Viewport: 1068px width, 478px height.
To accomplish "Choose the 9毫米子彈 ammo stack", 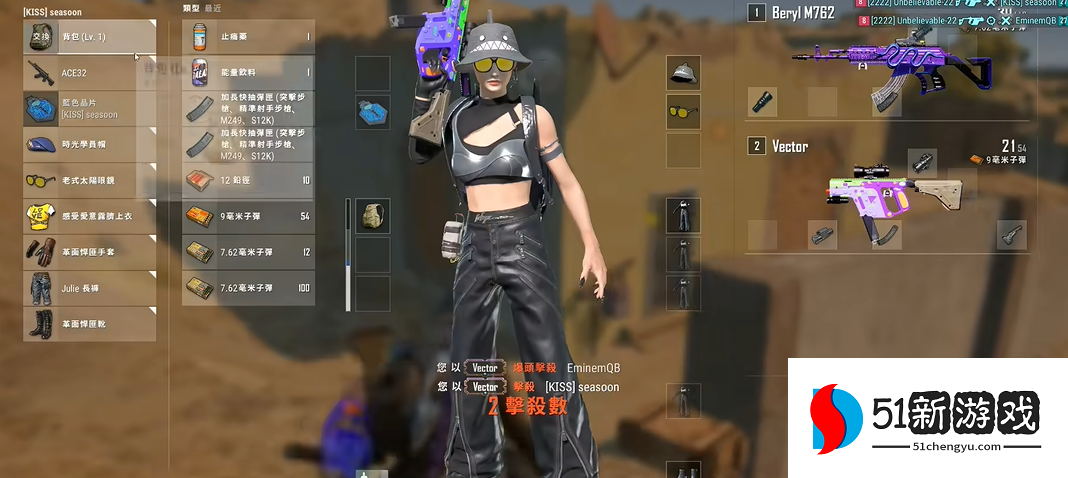I will point(248,216).
